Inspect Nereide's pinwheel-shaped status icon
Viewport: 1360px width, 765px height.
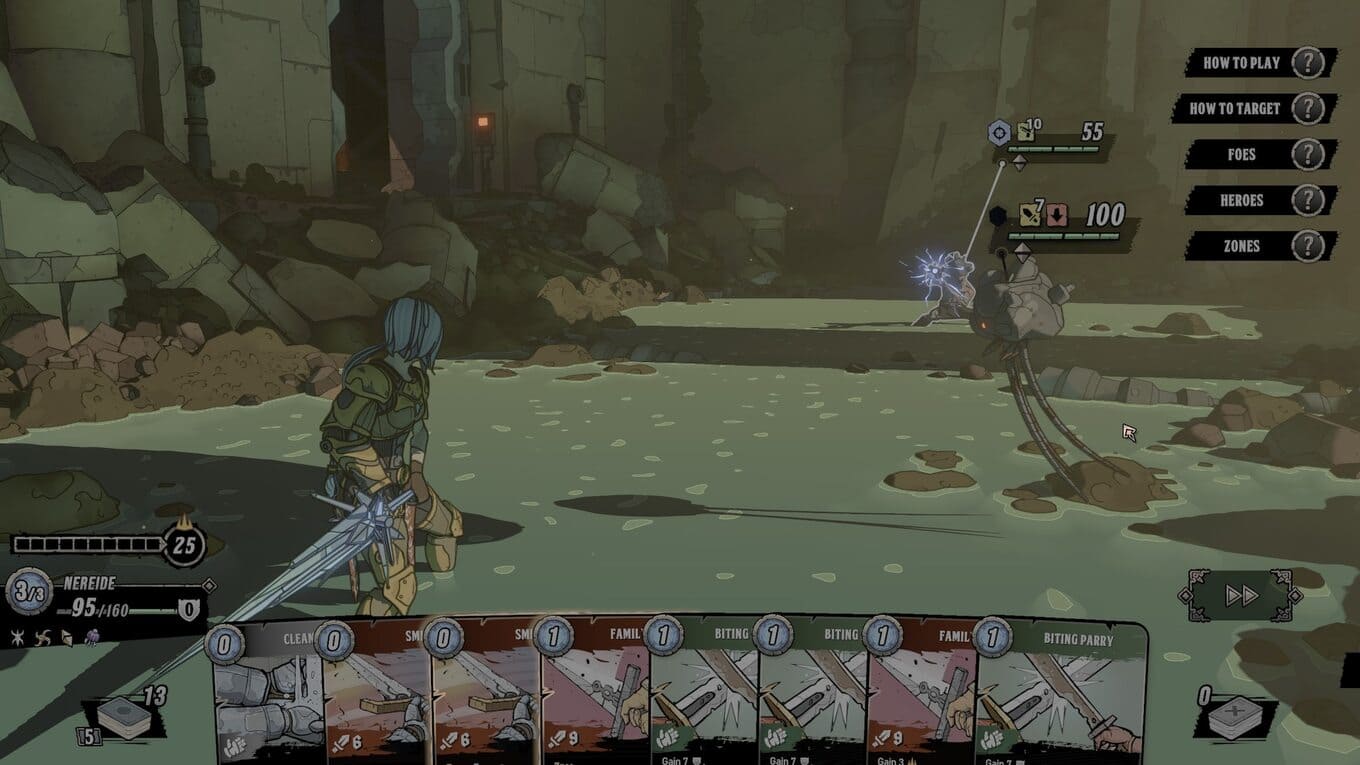pyautogui.click(x=41, y=637)
